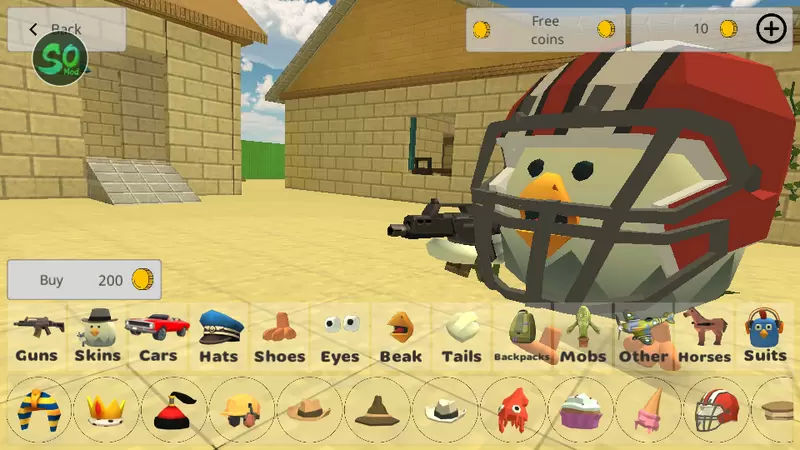
Task: Pick the red squid hat
Action: (513, 410)
